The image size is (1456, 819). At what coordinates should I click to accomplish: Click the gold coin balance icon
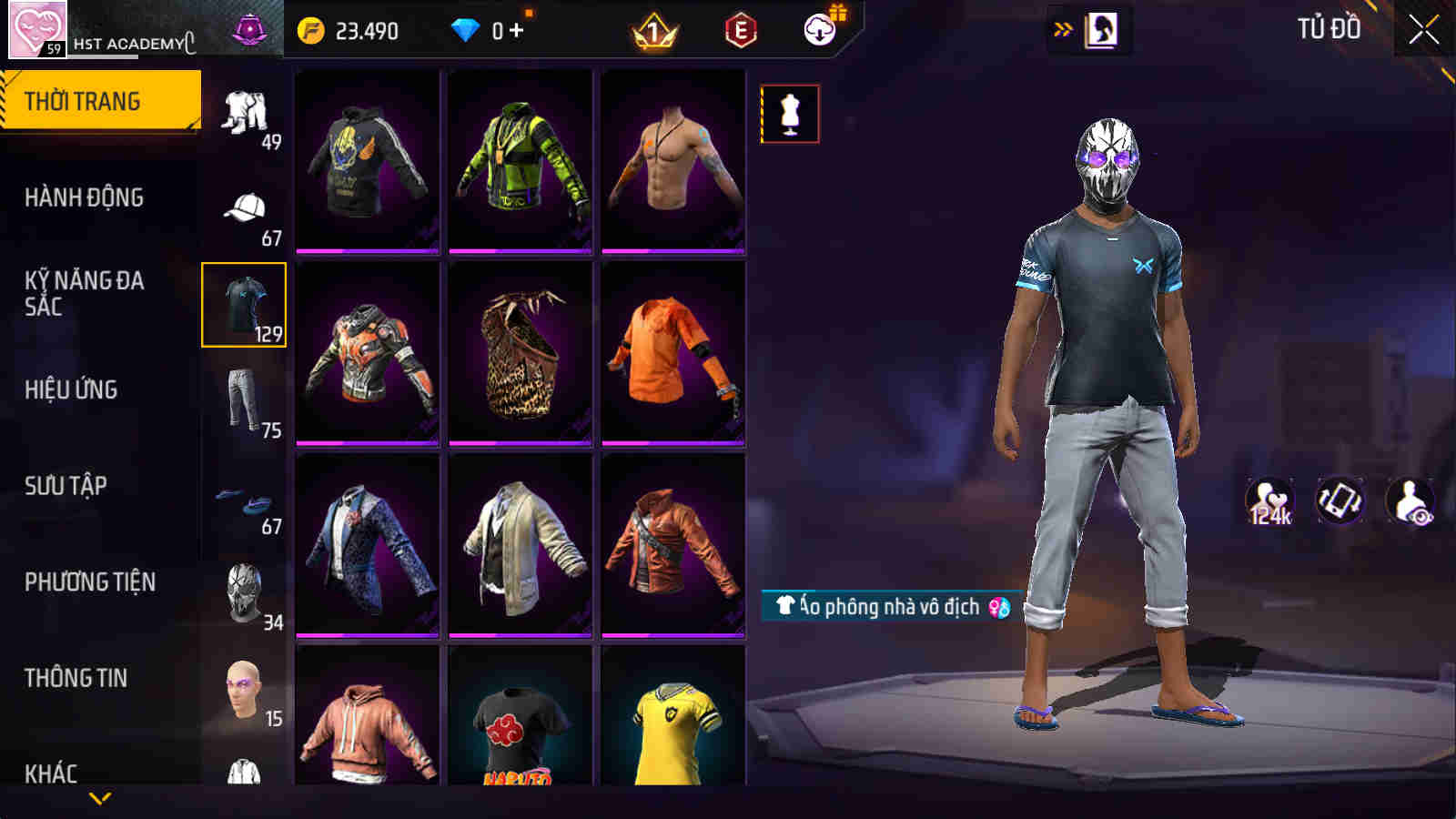tap(313, 29)
